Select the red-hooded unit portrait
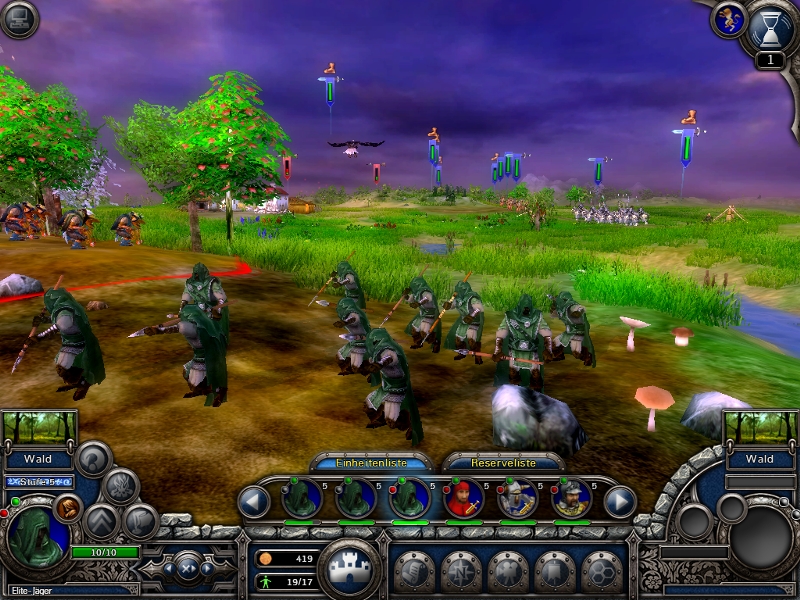 tap(464, 498)
